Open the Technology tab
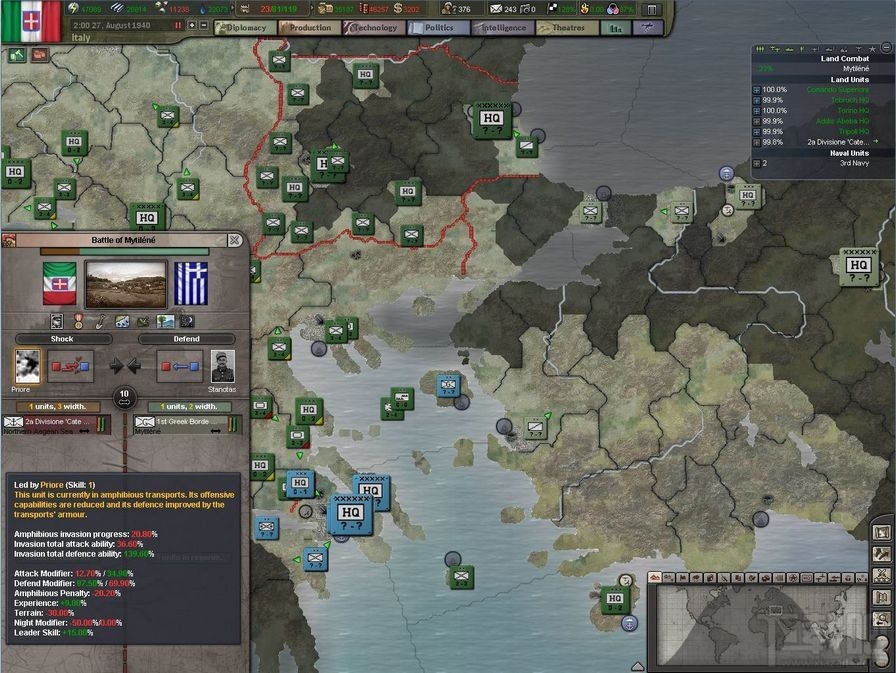896x673 pixels. [x=374, y=28]
